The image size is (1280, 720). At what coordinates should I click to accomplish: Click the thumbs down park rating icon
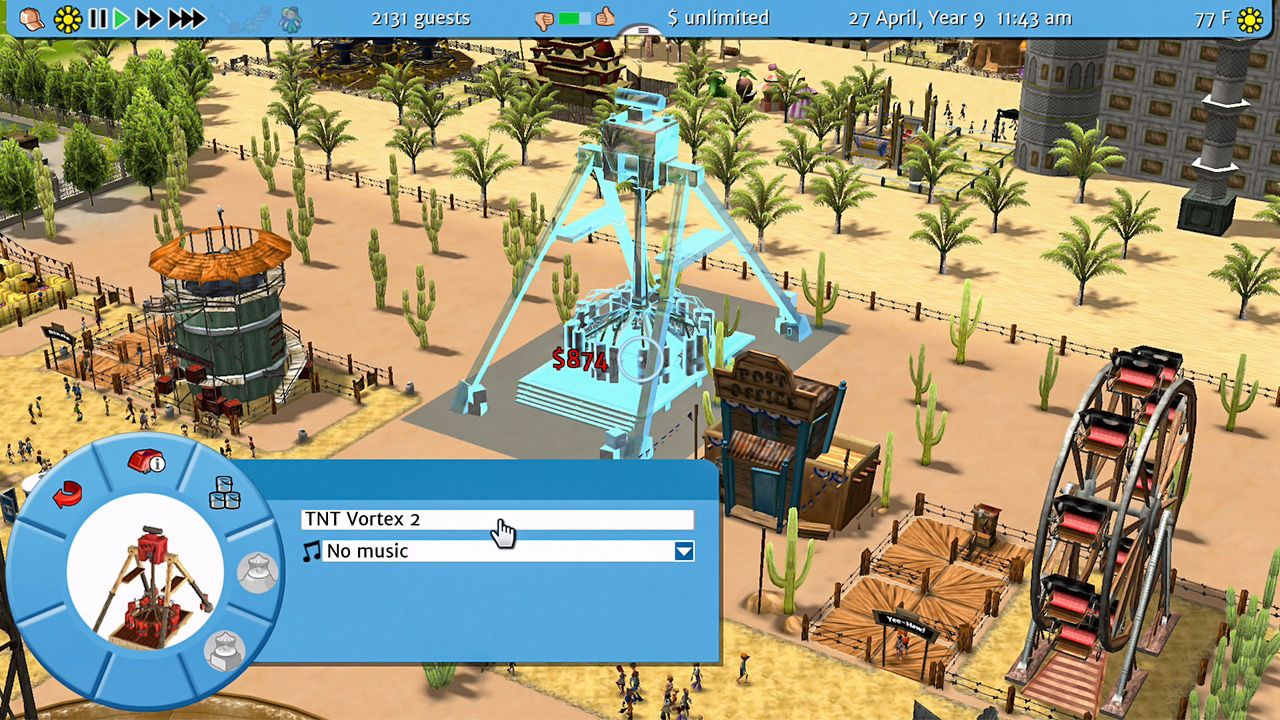[x=543, y=17]
